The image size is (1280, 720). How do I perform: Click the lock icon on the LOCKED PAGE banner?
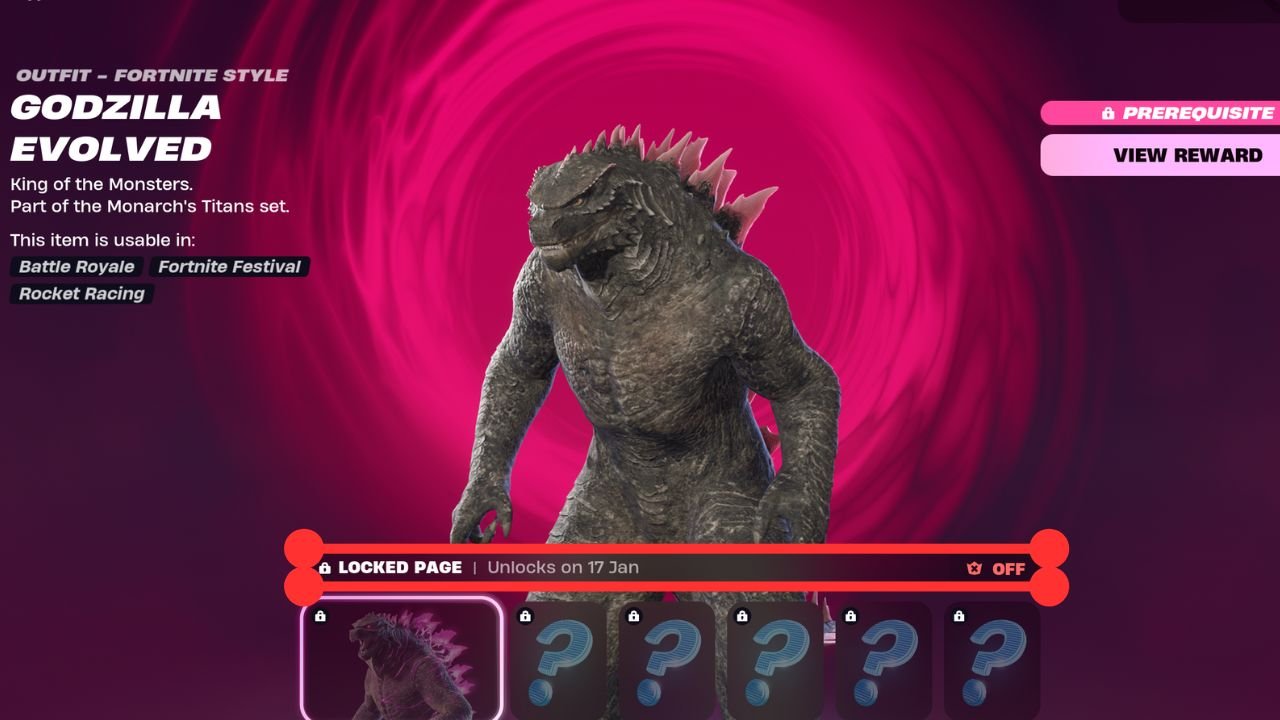click(327, 567)
